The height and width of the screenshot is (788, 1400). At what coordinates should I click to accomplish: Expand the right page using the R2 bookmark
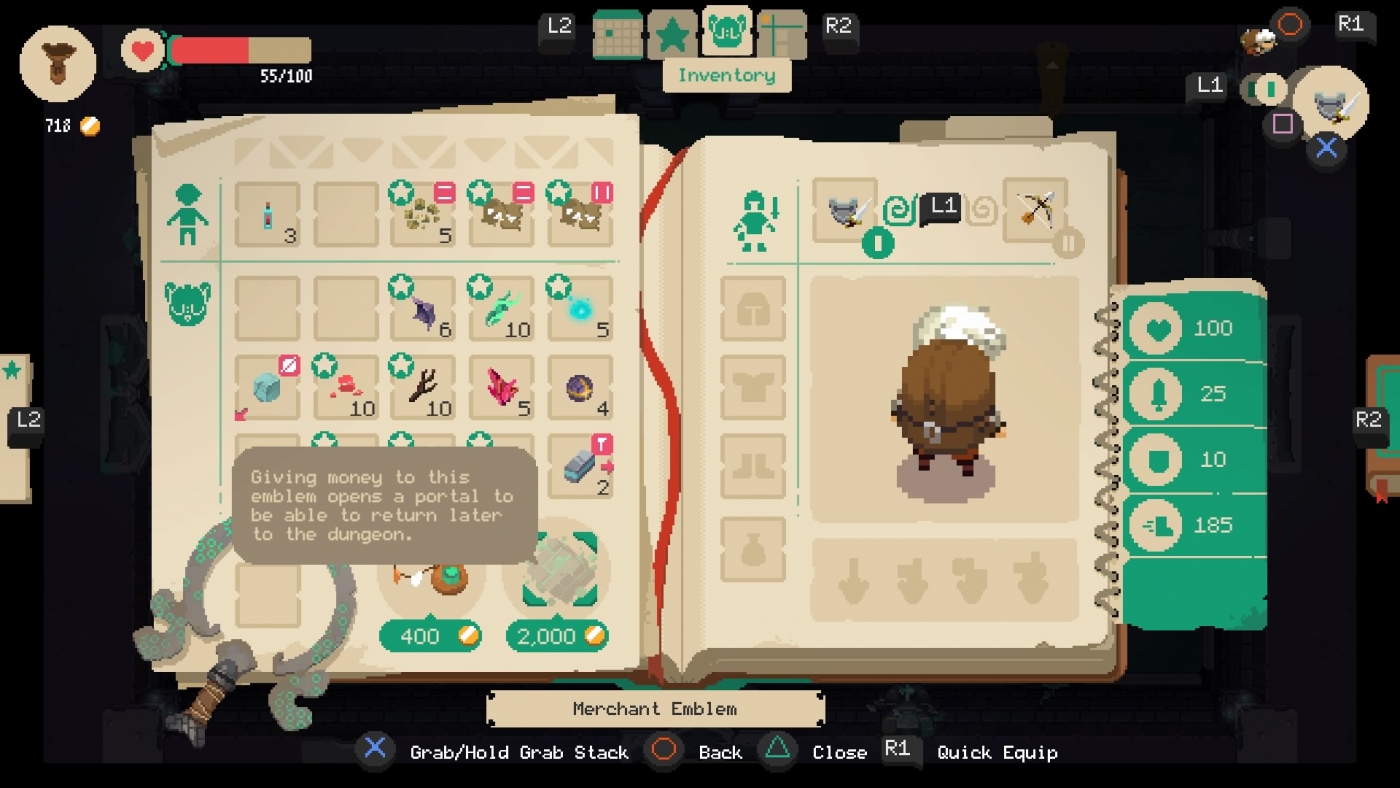[1368, 420]
